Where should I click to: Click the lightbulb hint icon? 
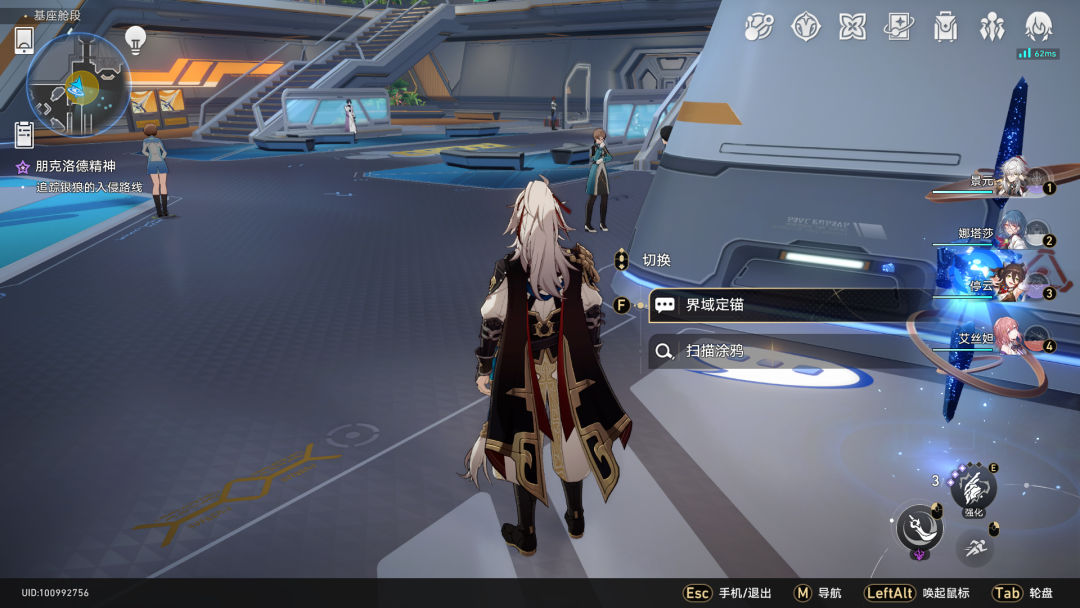[x=135, y=40]
